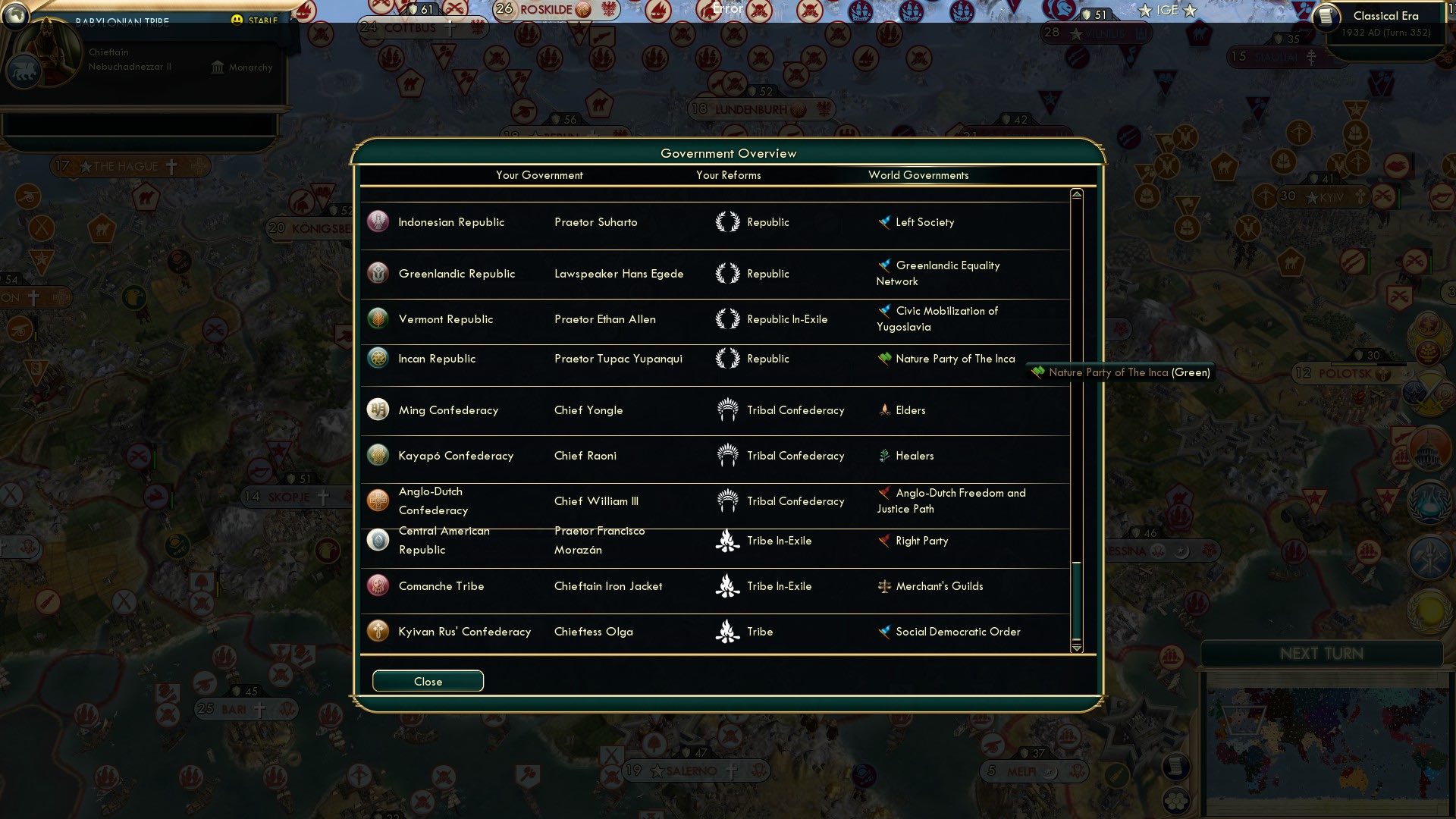This screenshot has height=819, width=1456.
Task: Click the Greenlandic Republic emblem icon
Action: [377, 273]
